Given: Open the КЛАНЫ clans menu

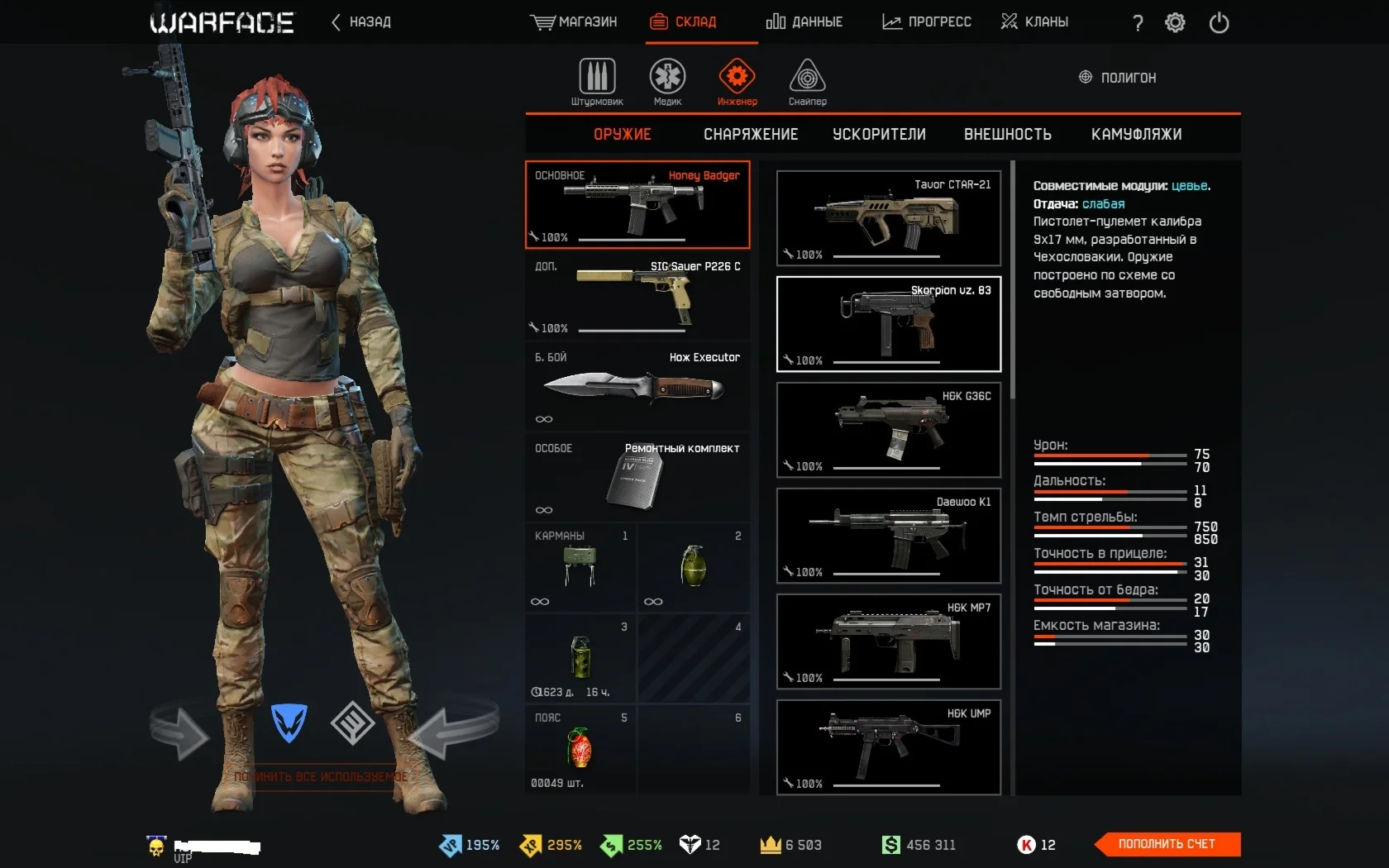Looking at the screenshot, I should coord(1034,22).
